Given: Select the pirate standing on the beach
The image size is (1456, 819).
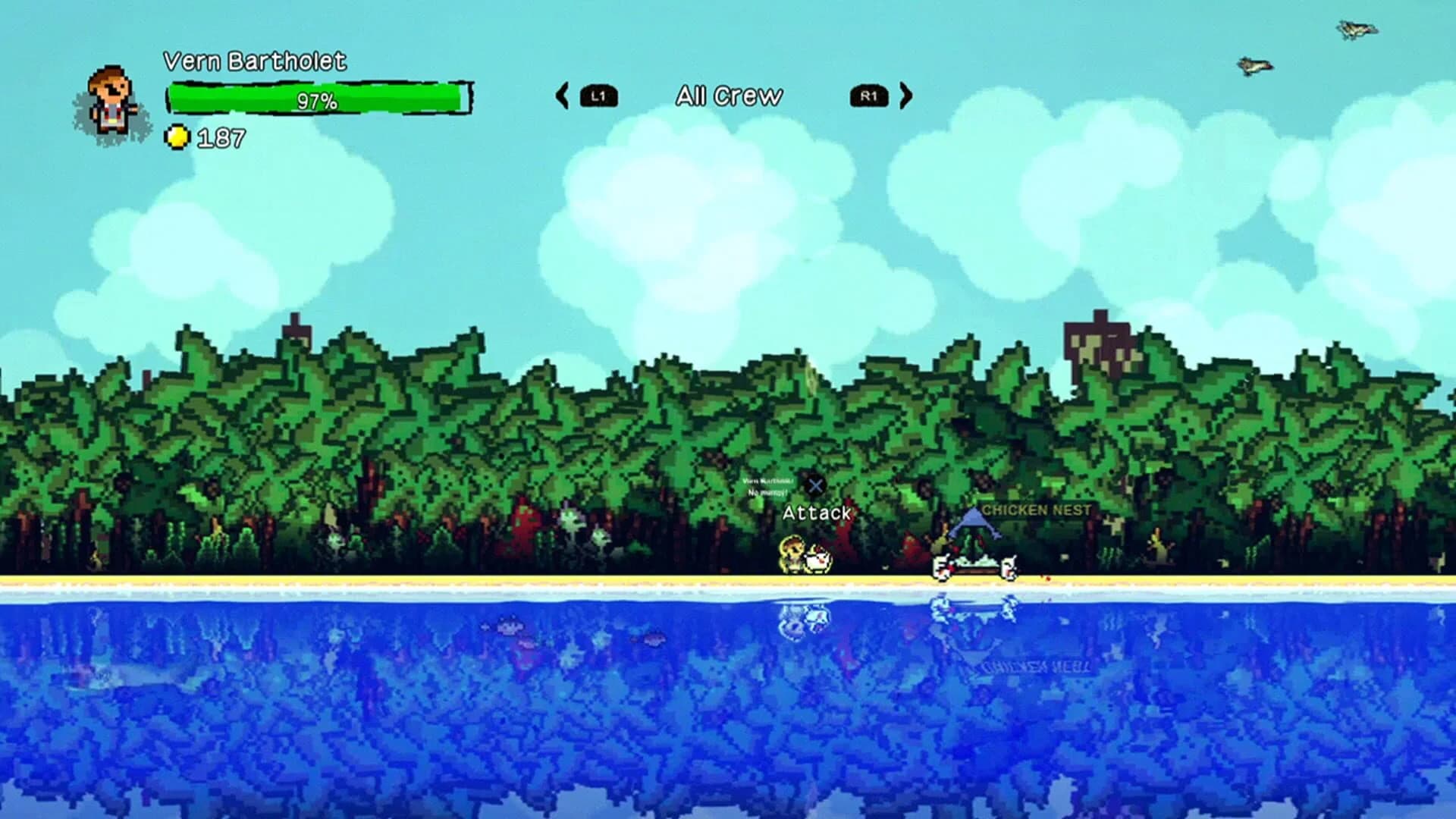Looking at the screenshot, I should click(792, 554).
